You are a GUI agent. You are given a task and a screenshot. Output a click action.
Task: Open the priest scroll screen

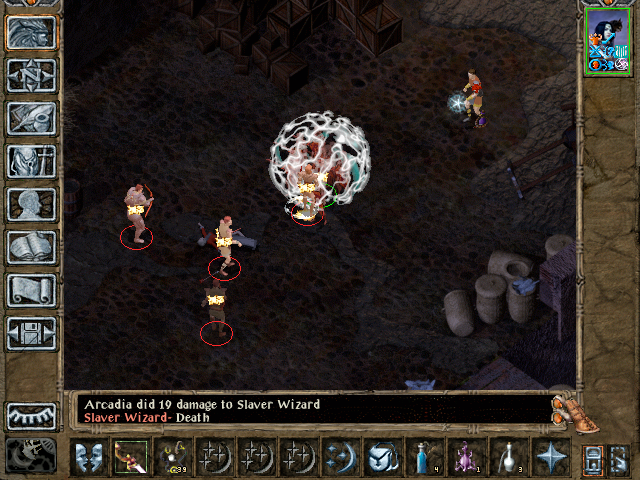31,290
